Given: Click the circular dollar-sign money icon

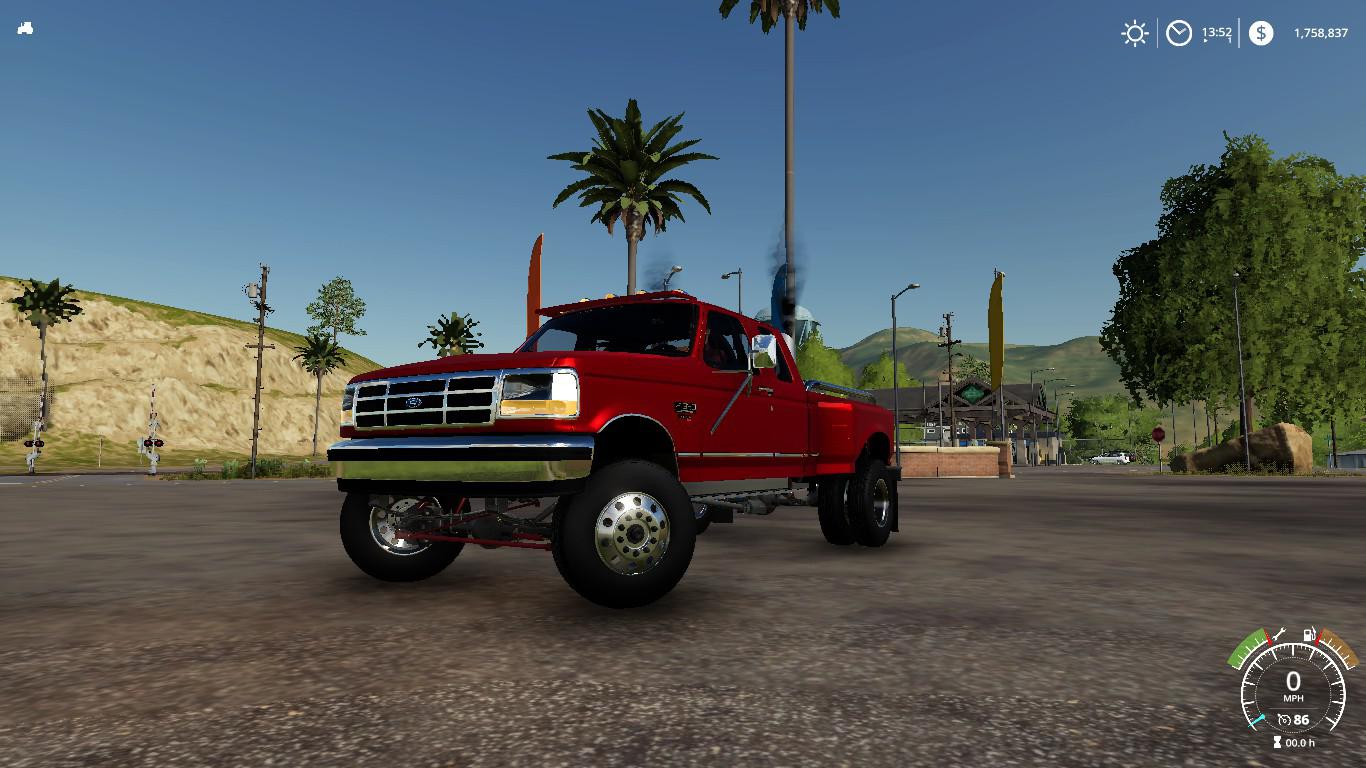Looking at the screenshot, I should pos(1262,32).
